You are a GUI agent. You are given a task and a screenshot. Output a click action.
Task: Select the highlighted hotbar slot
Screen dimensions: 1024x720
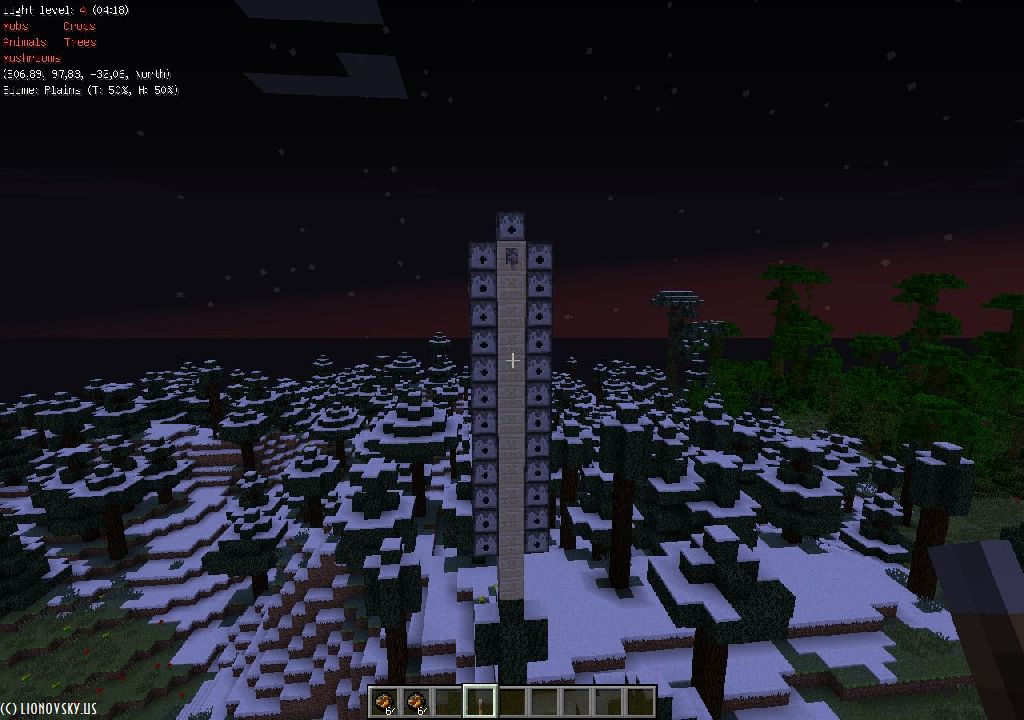tap(481, 701)
